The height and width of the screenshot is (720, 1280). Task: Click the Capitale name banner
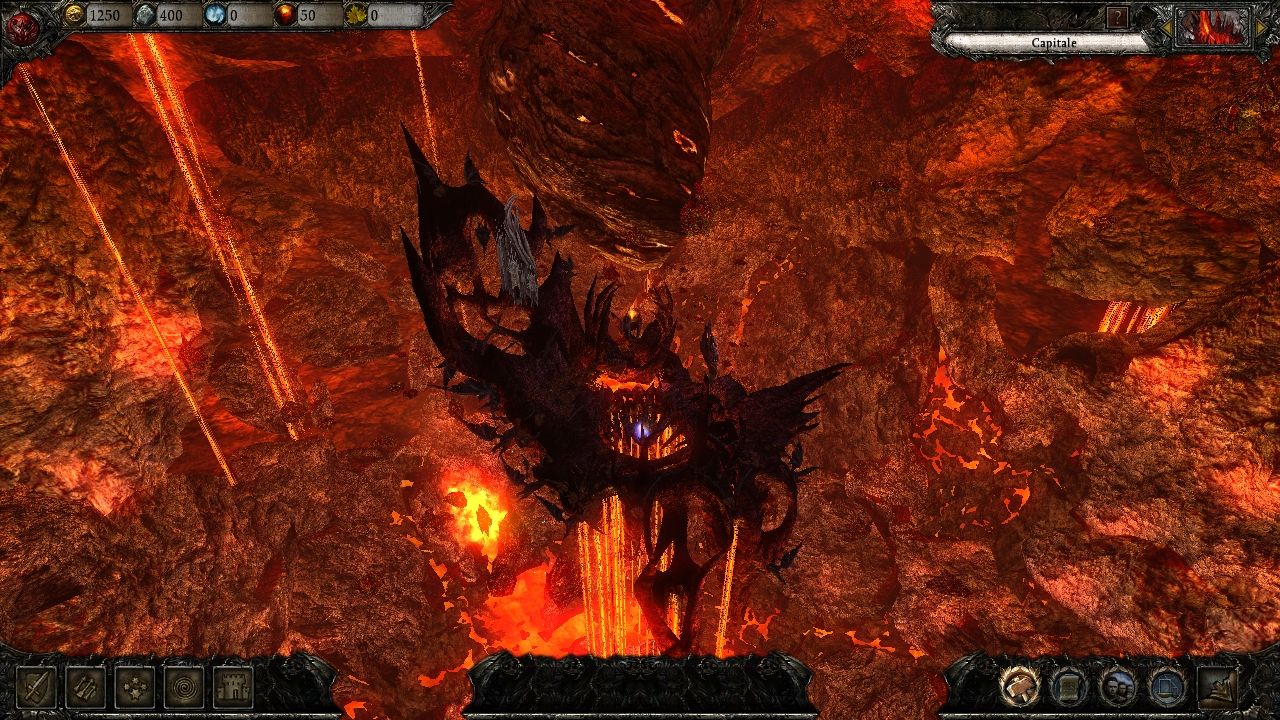(x=1053, y=43)
